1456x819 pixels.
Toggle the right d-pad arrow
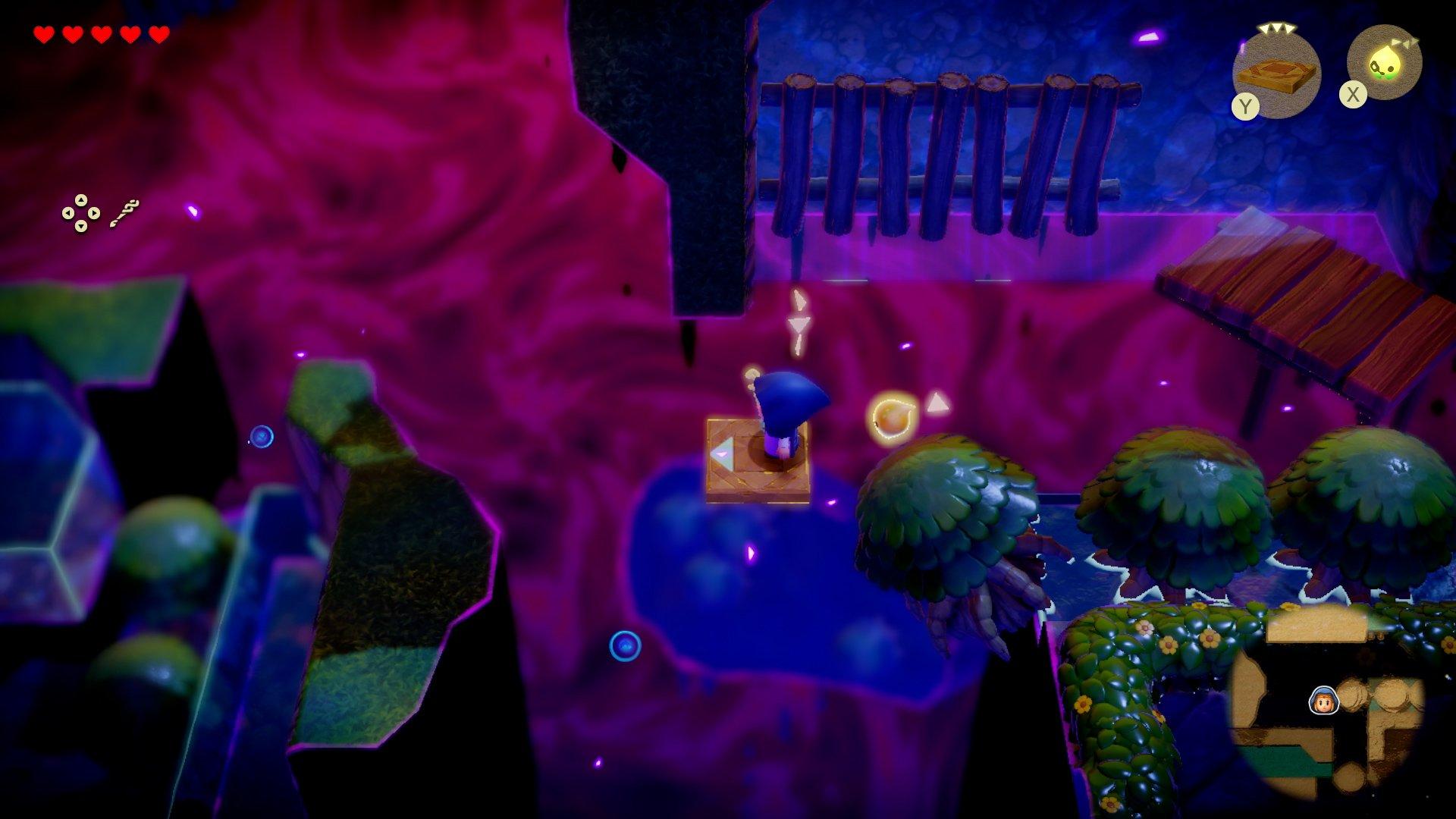pyautogui.click(x=94, y=213)
